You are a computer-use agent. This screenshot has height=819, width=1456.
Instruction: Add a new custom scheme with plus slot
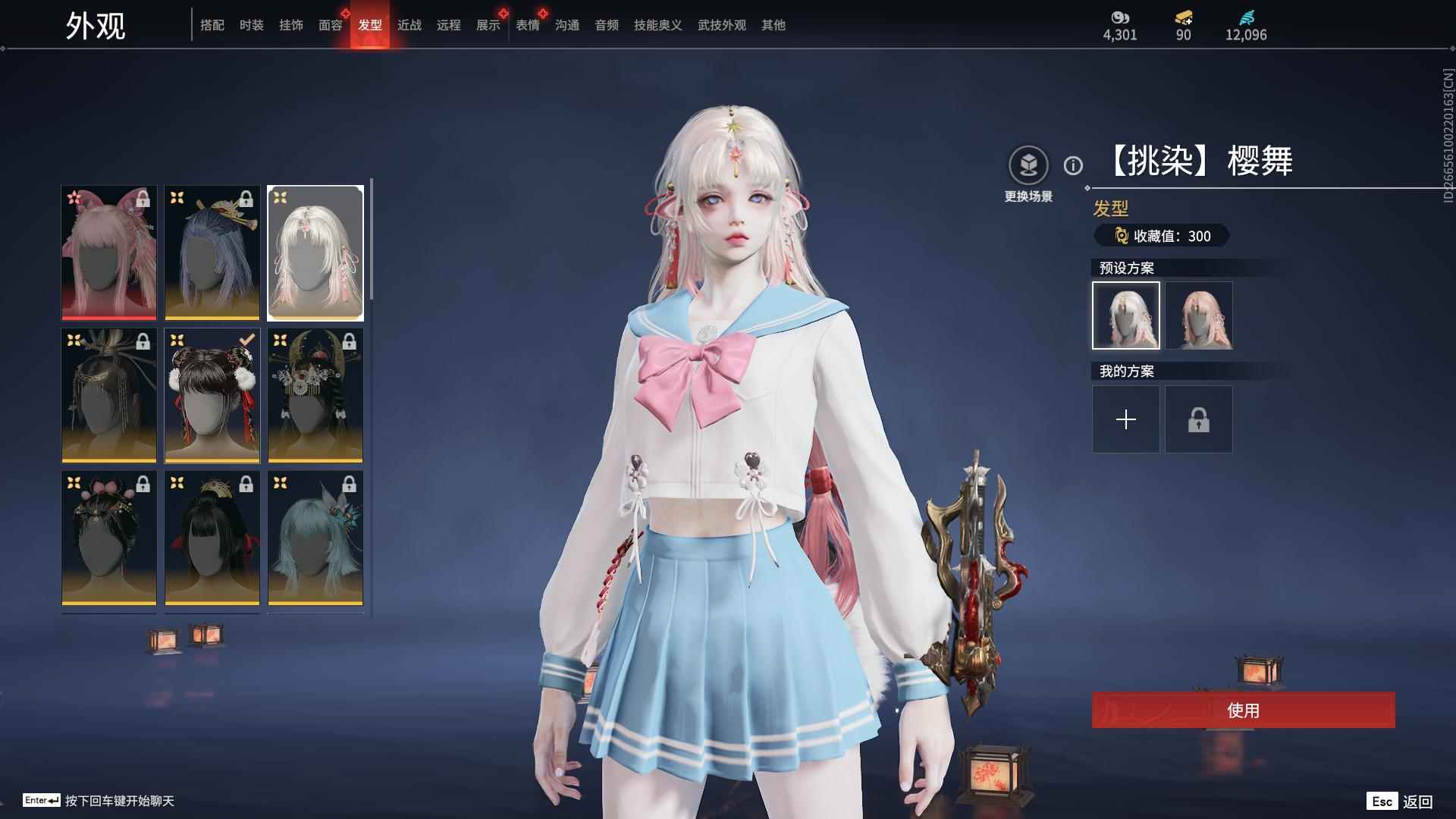(x=1125, y=419)
